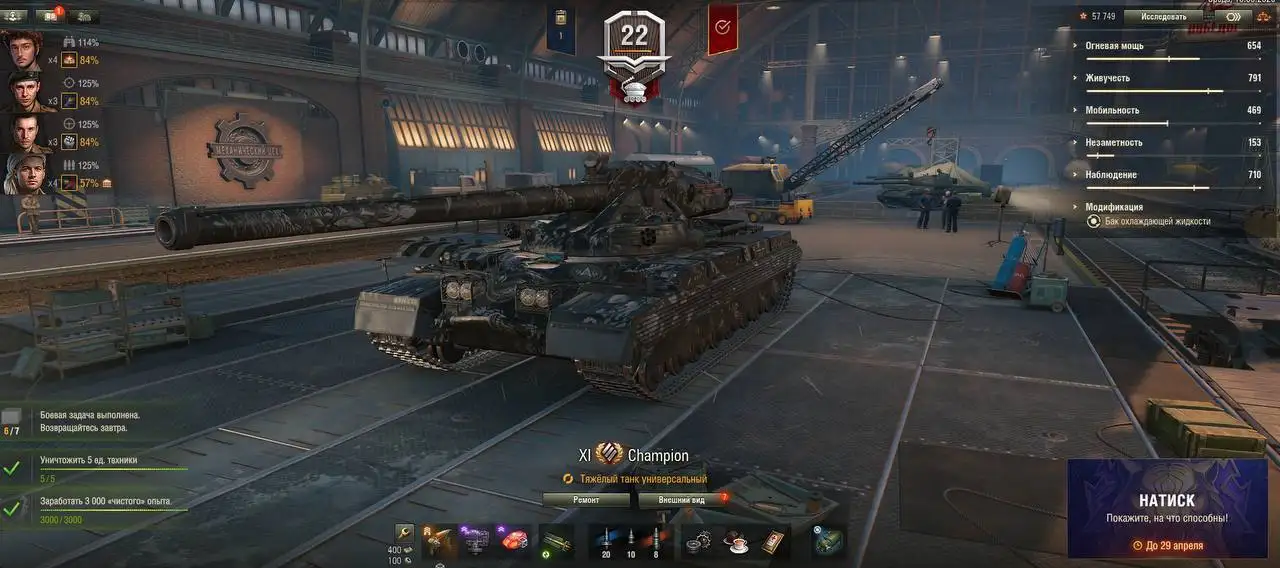The width and height of the screenshot is (1280, 568).
Task: Open the daily mission 6/7 progress tracker
Action: pyautogui.click(x=11, y=421)
